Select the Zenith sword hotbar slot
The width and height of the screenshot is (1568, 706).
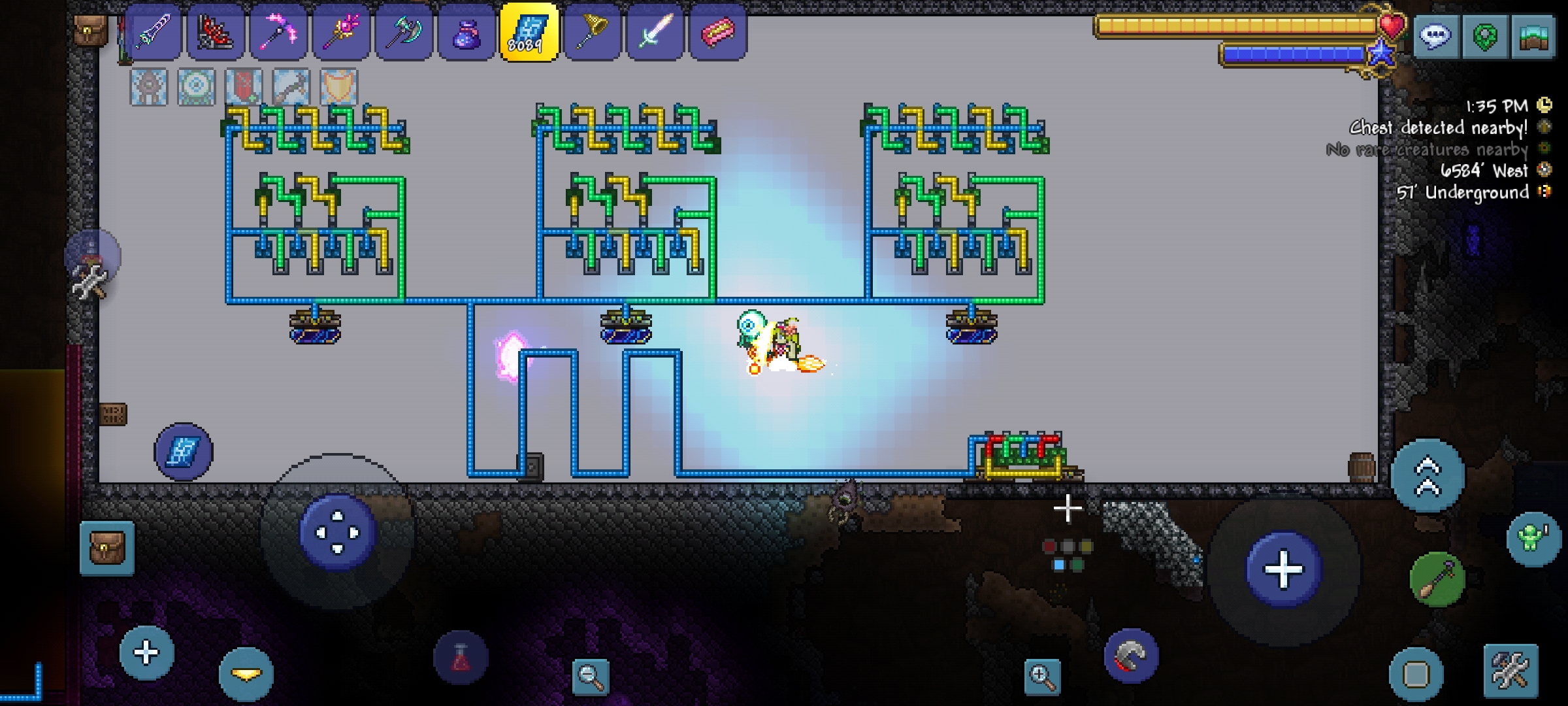[x=153, y=32]
